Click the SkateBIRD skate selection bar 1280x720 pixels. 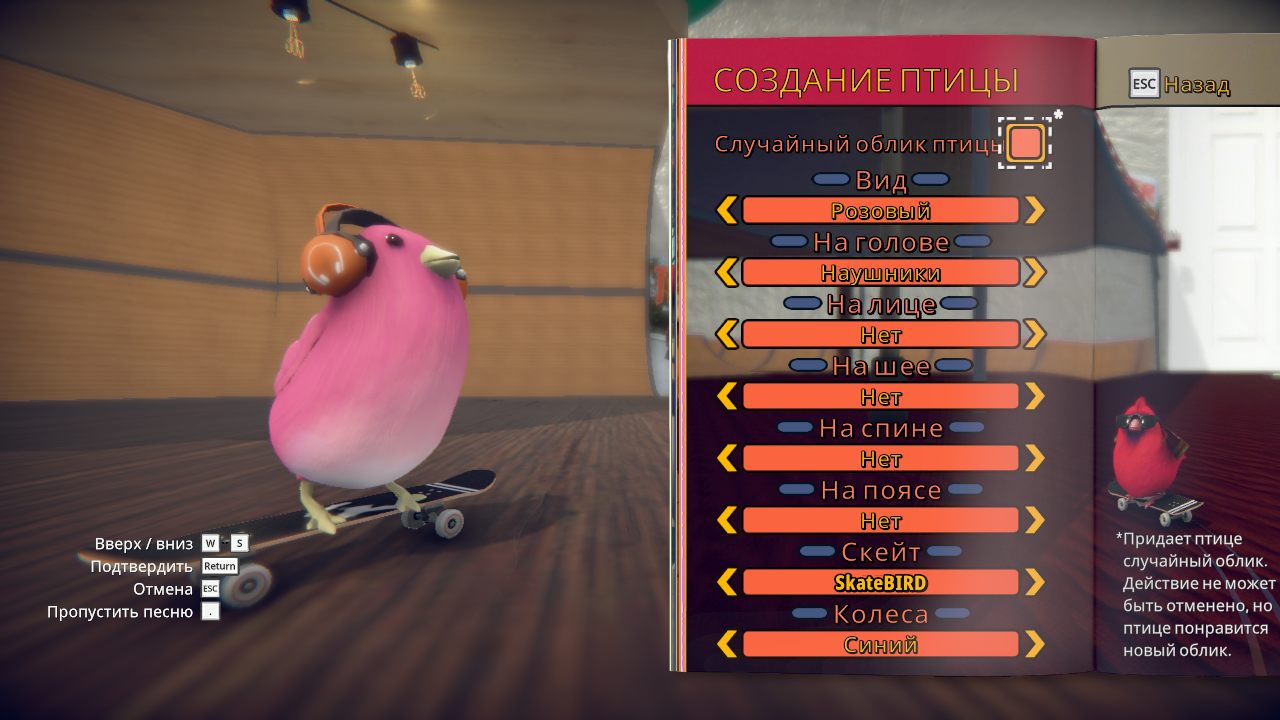880,582
